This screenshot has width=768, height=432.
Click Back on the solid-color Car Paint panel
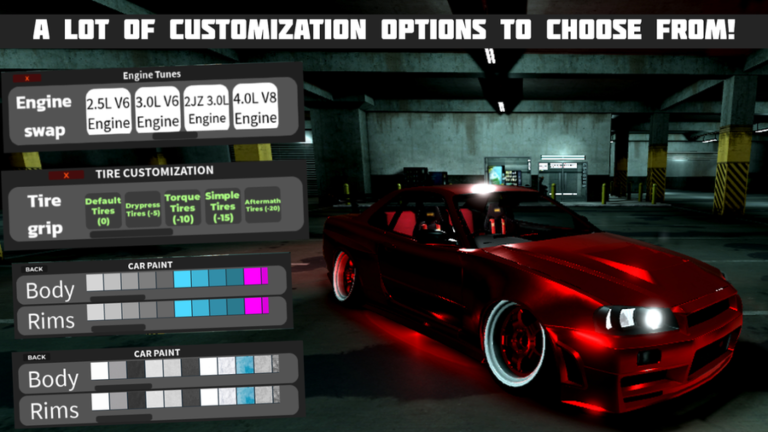[x=35, y=268]
